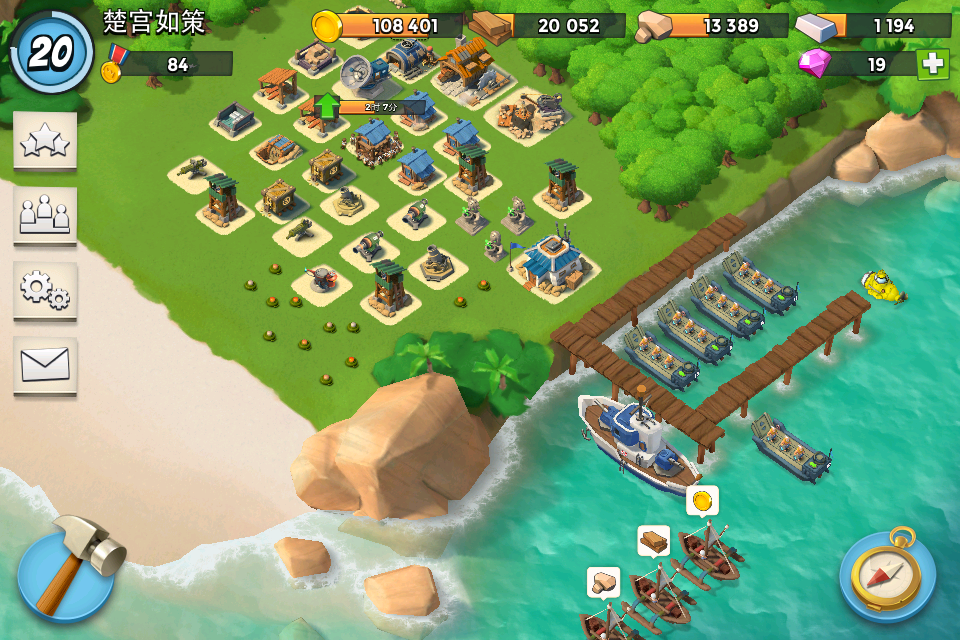
Task: Open the compass world map
Action: tap(887, 574)
